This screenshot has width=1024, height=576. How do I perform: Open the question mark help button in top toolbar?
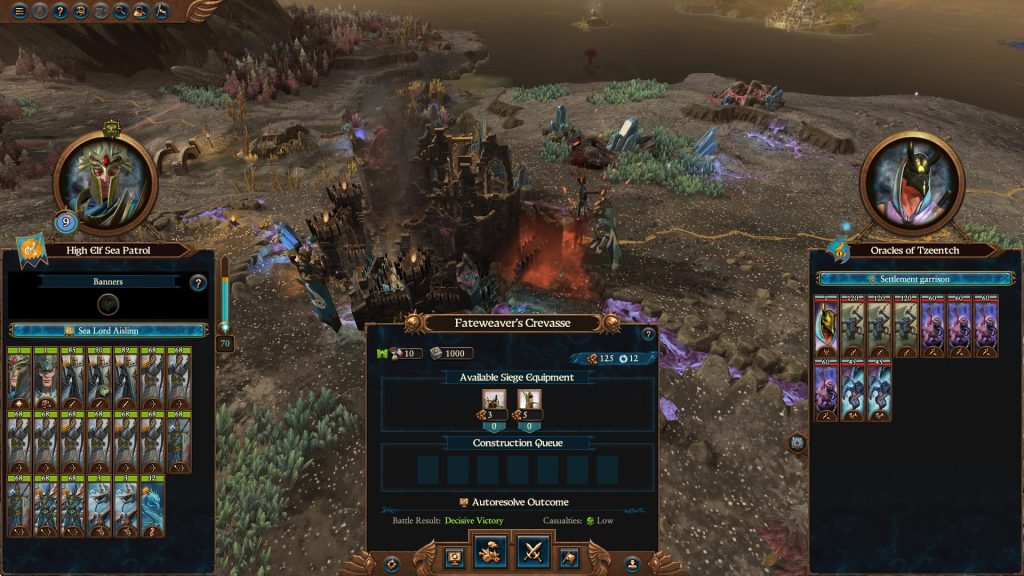pos(61,11)
